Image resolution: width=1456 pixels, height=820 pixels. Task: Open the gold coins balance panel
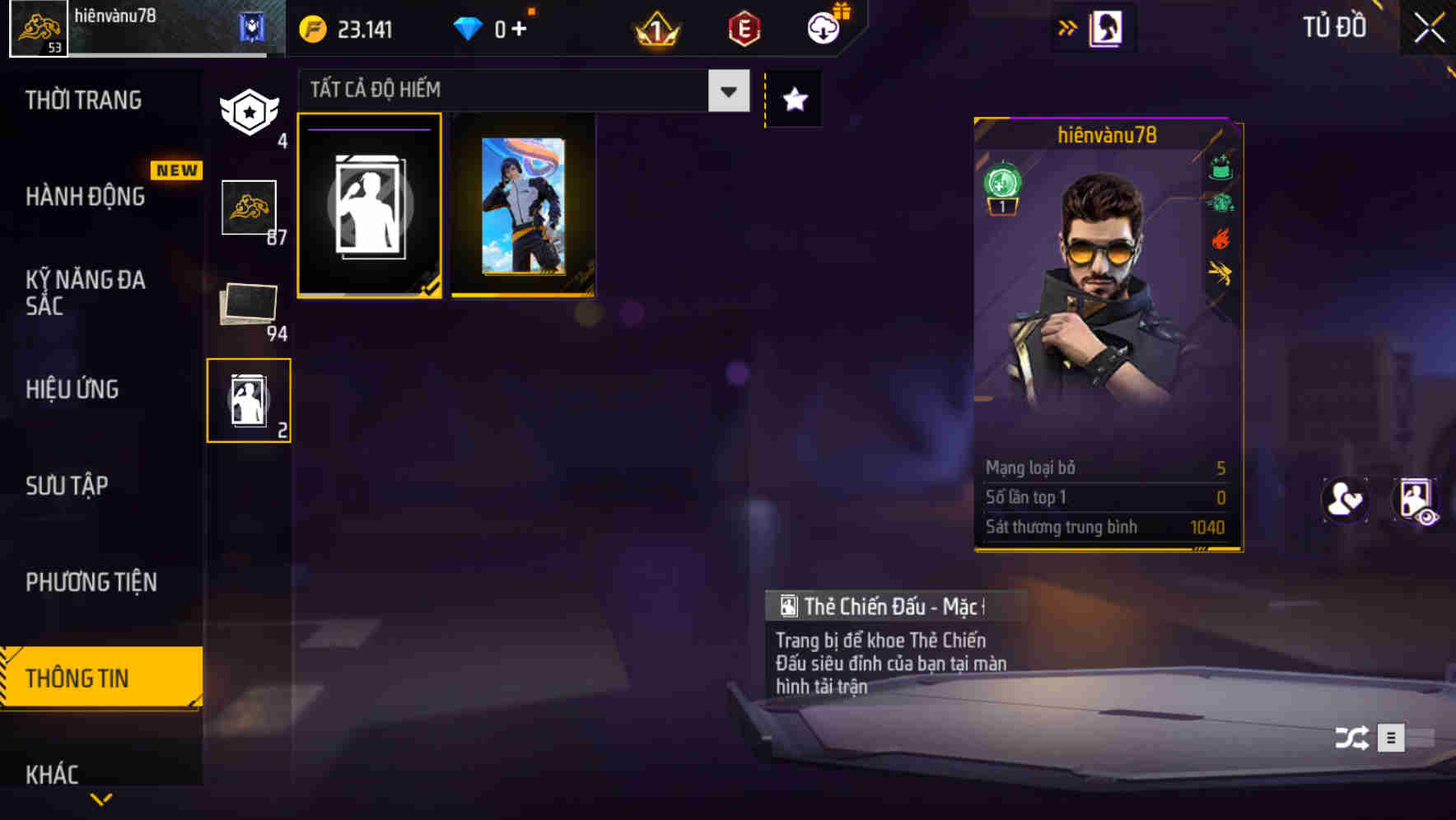(x=346, y=26)
